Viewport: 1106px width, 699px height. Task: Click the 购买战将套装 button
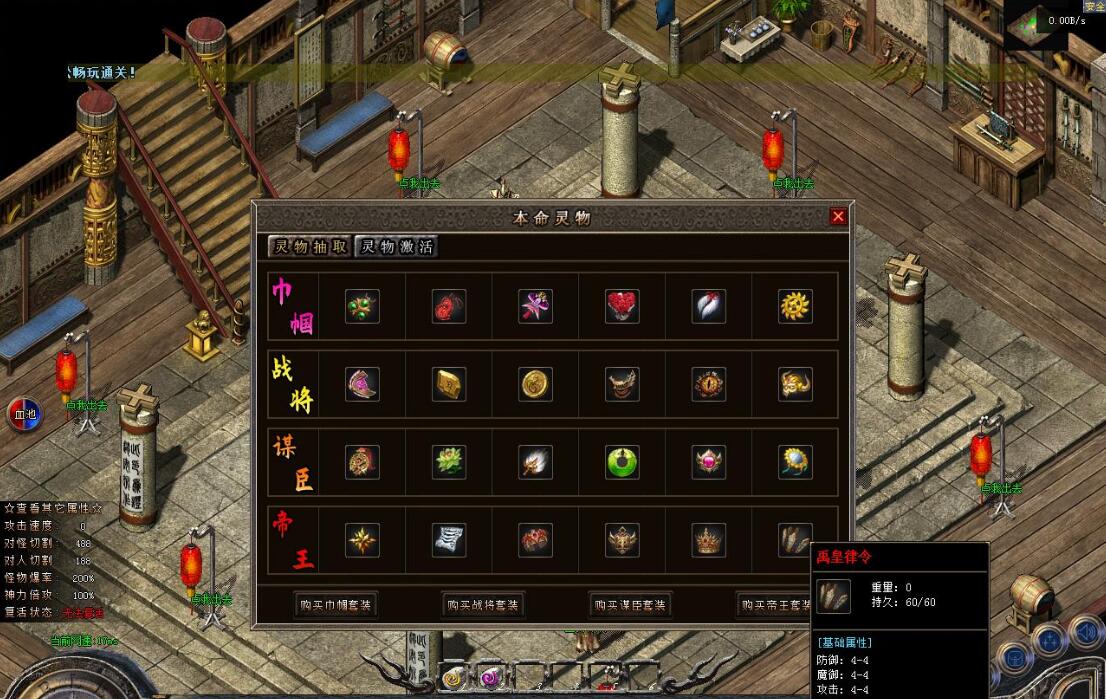click(484, 605)
